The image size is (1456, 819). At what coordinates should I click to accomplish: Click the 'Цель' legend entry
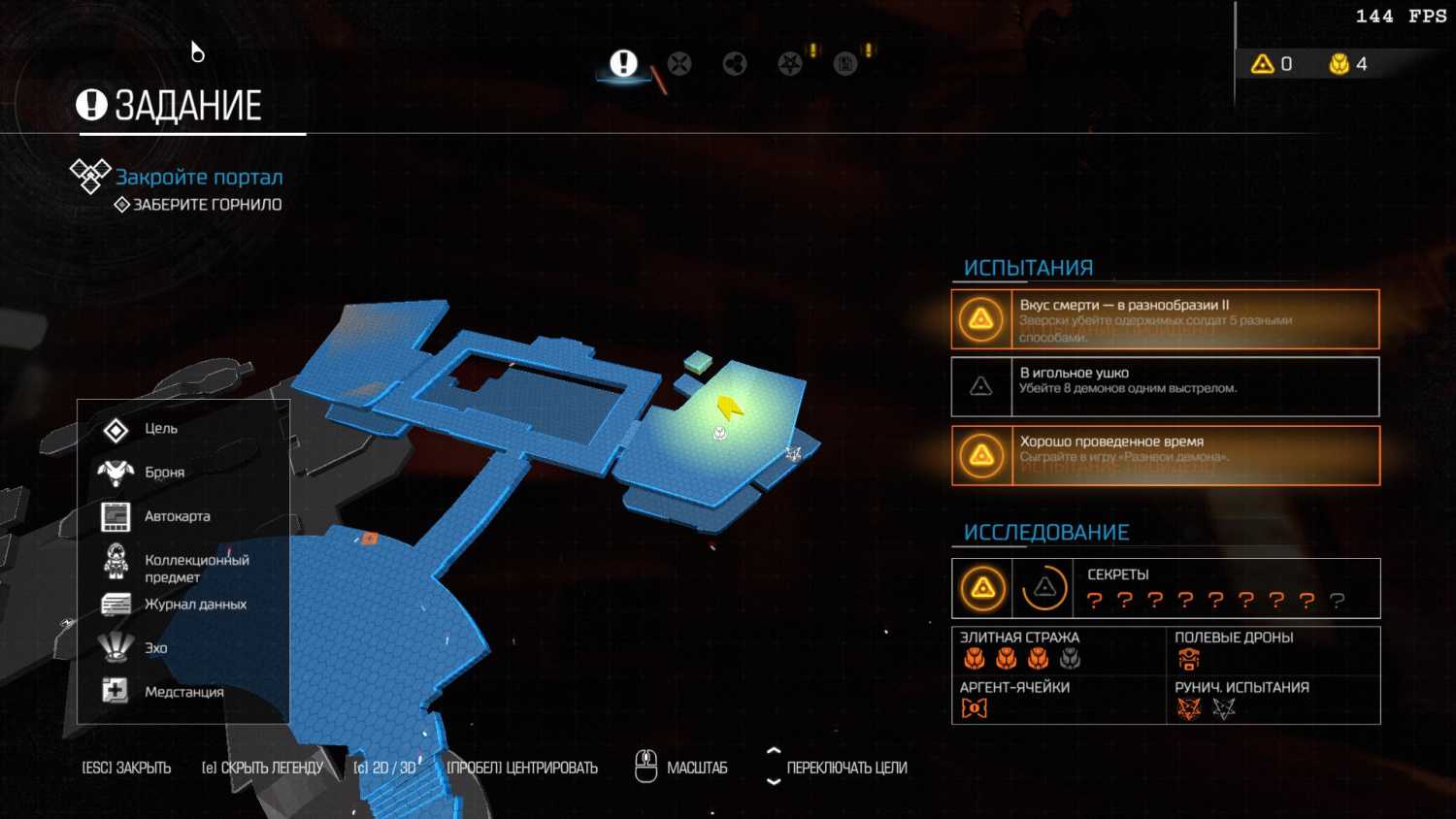(160, 429)
